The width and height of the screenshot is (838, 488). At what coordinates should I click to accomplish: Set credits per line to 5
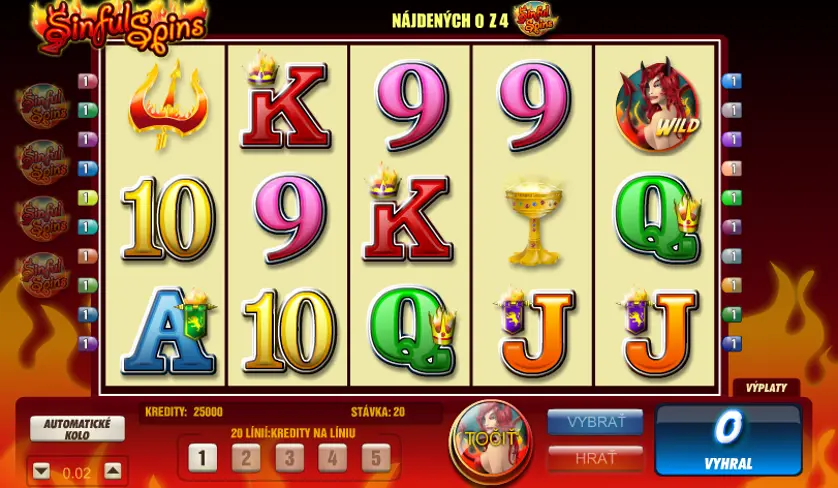coord(375,458)
